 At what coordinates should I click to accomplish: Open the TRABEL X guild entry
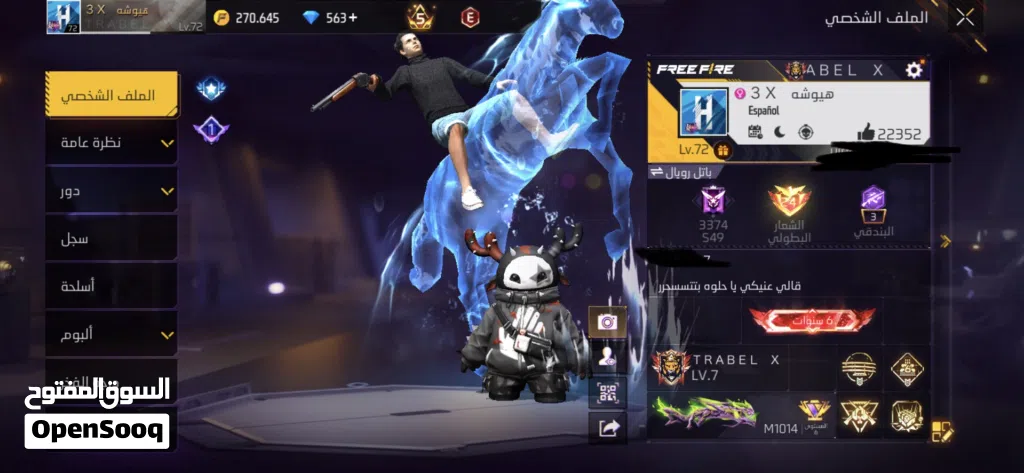tap(736, 368)
